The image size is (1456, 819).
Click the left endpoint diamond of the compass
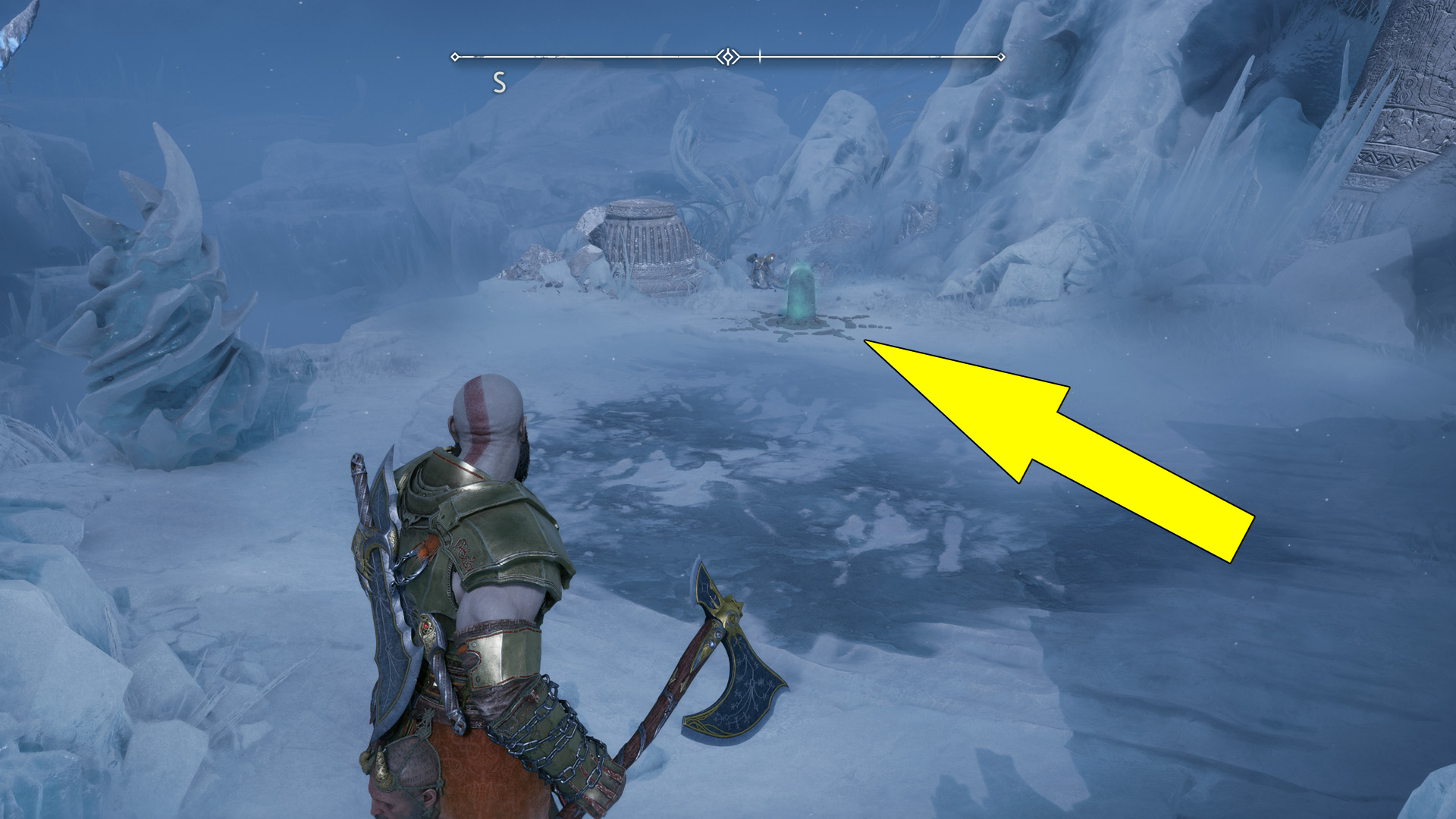(x=455, y=55)
